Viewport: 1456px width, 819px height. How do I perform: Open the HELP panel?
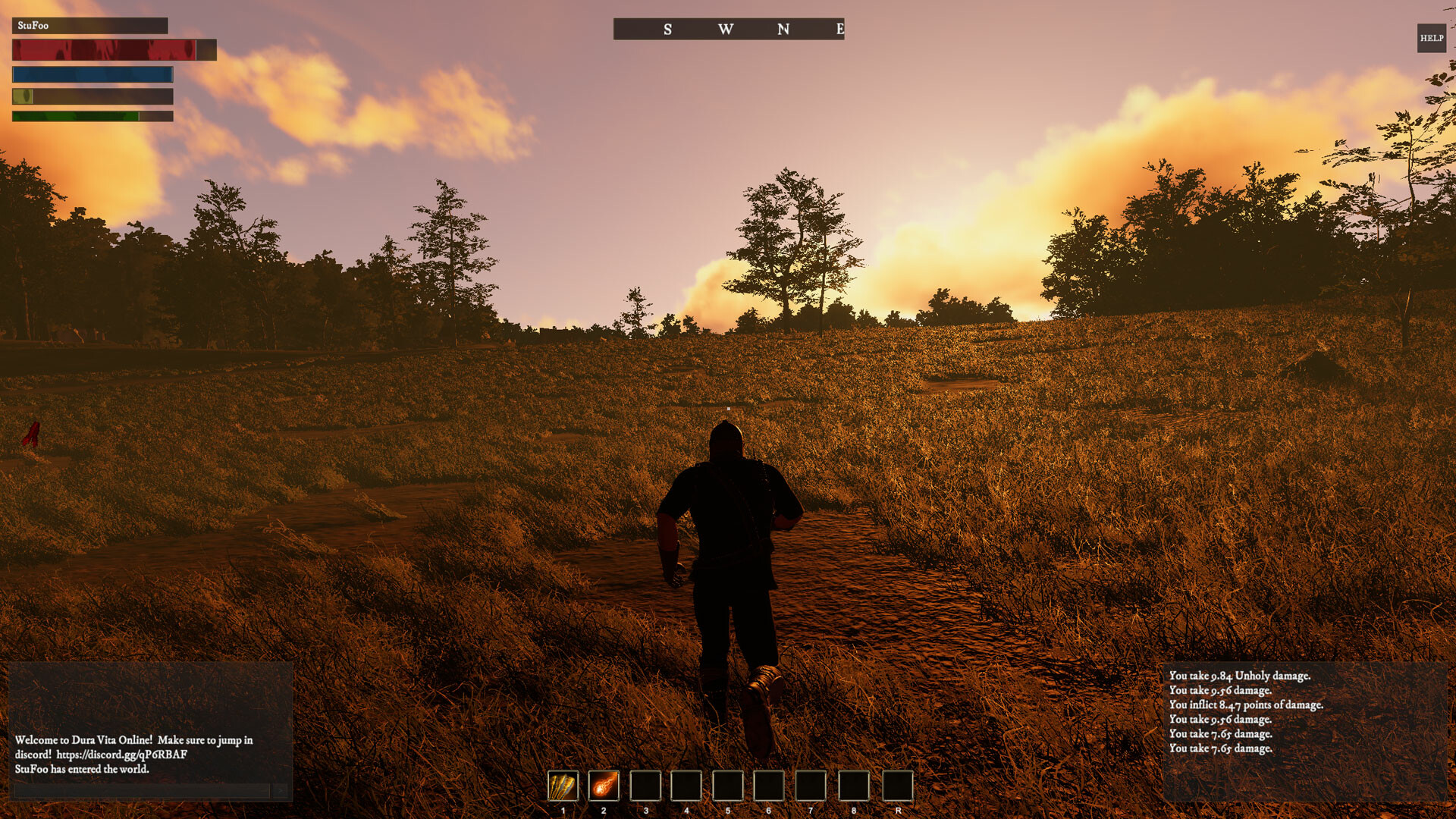(x=1430, y=36)
